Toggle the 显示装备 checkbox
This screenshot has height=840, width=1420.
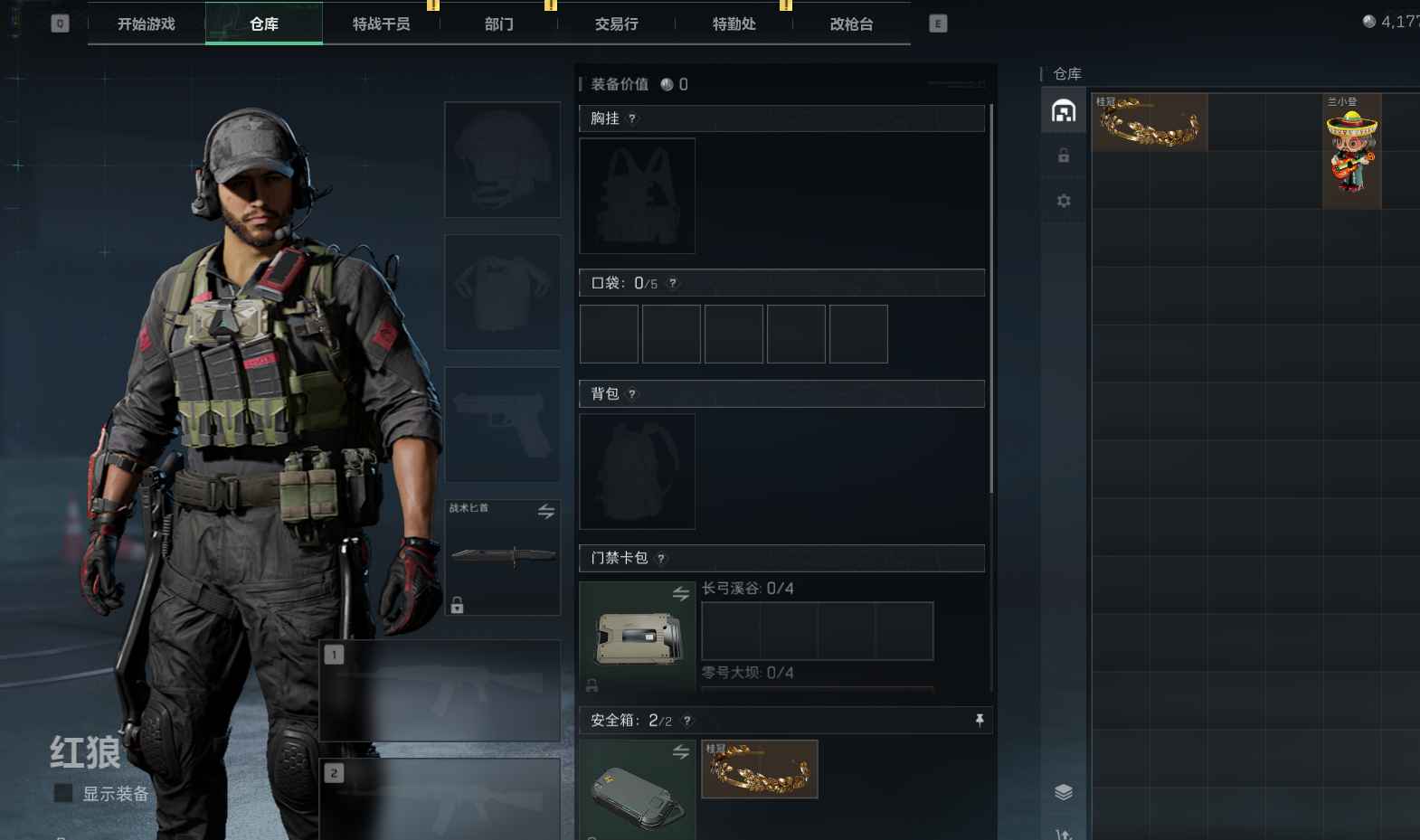(x=64, y=793)
